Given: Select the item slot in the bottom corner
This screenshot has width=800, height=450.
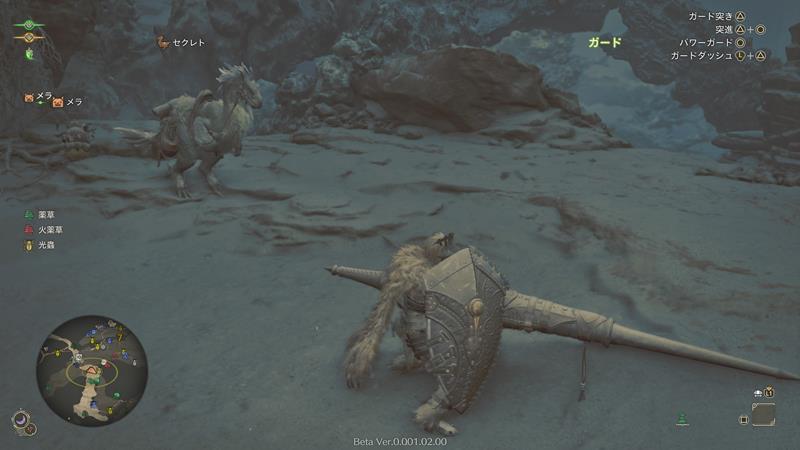Looking at the screenshot, I should click(763, 414).
